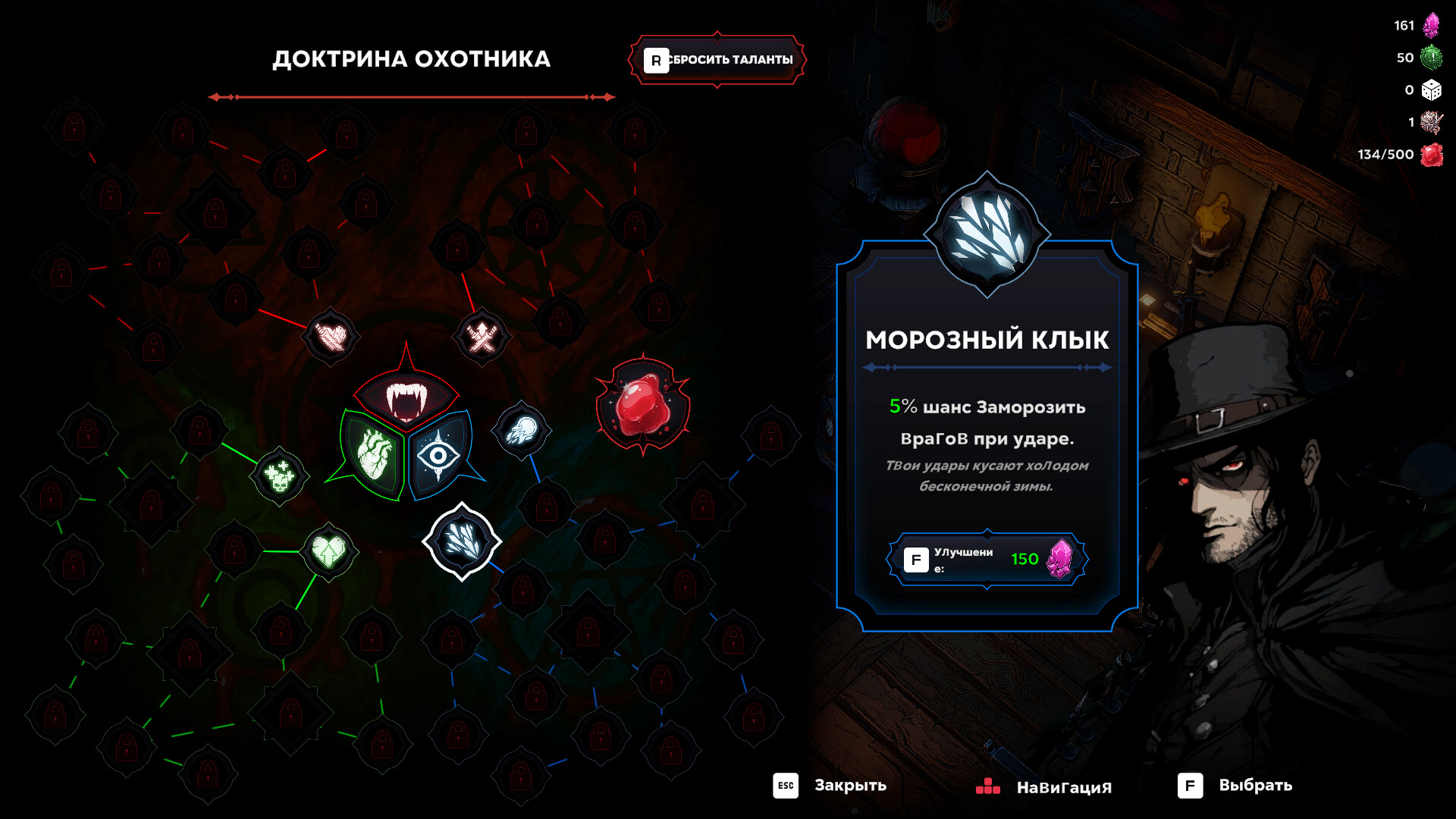Choose the red bandaged fist talent node

331,335
